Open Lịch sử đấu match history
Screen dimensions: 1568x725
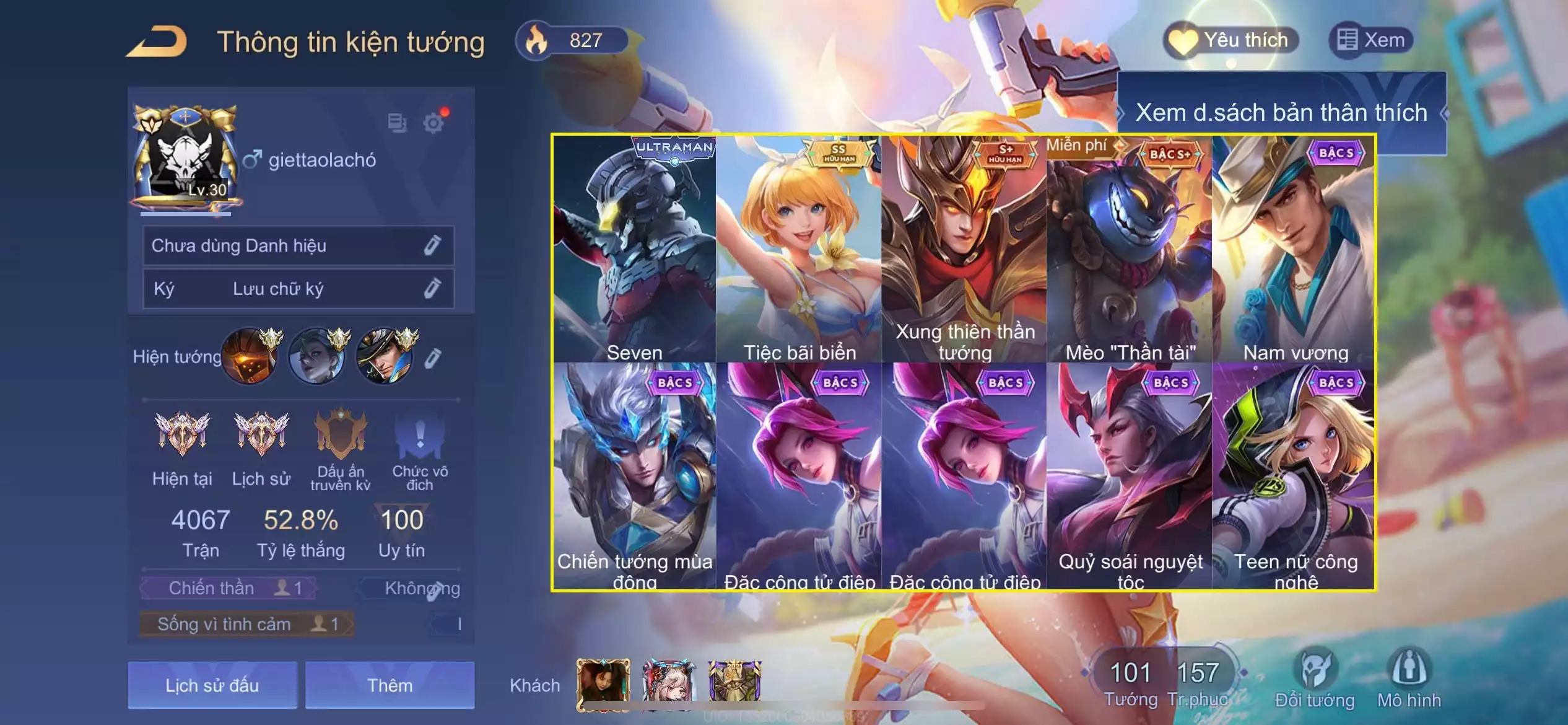(x=212, y=685)
